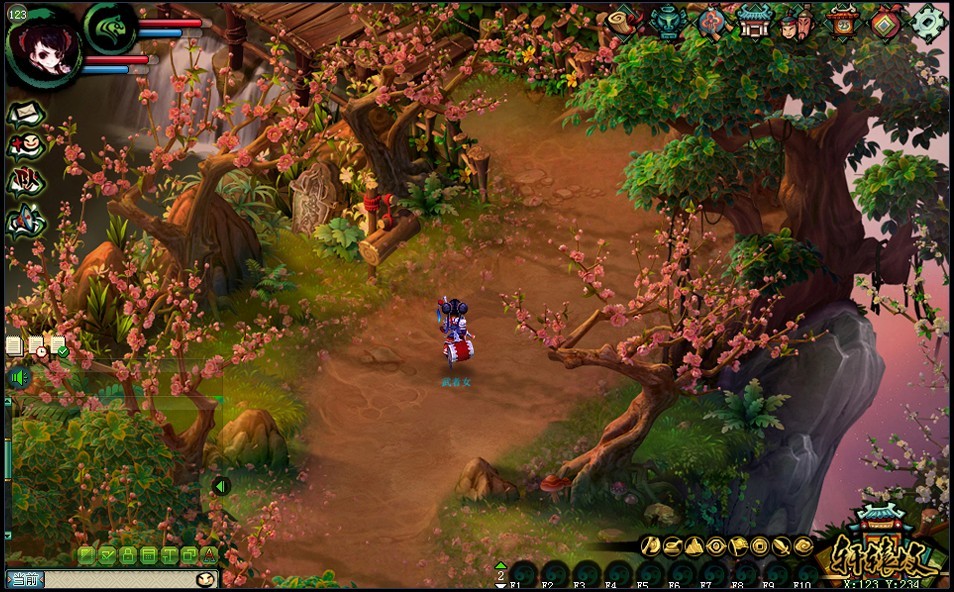Click the chat channel 当前 button
Image resolution: width=954 pixels, height=592 pixels.
tap(25, 579)
